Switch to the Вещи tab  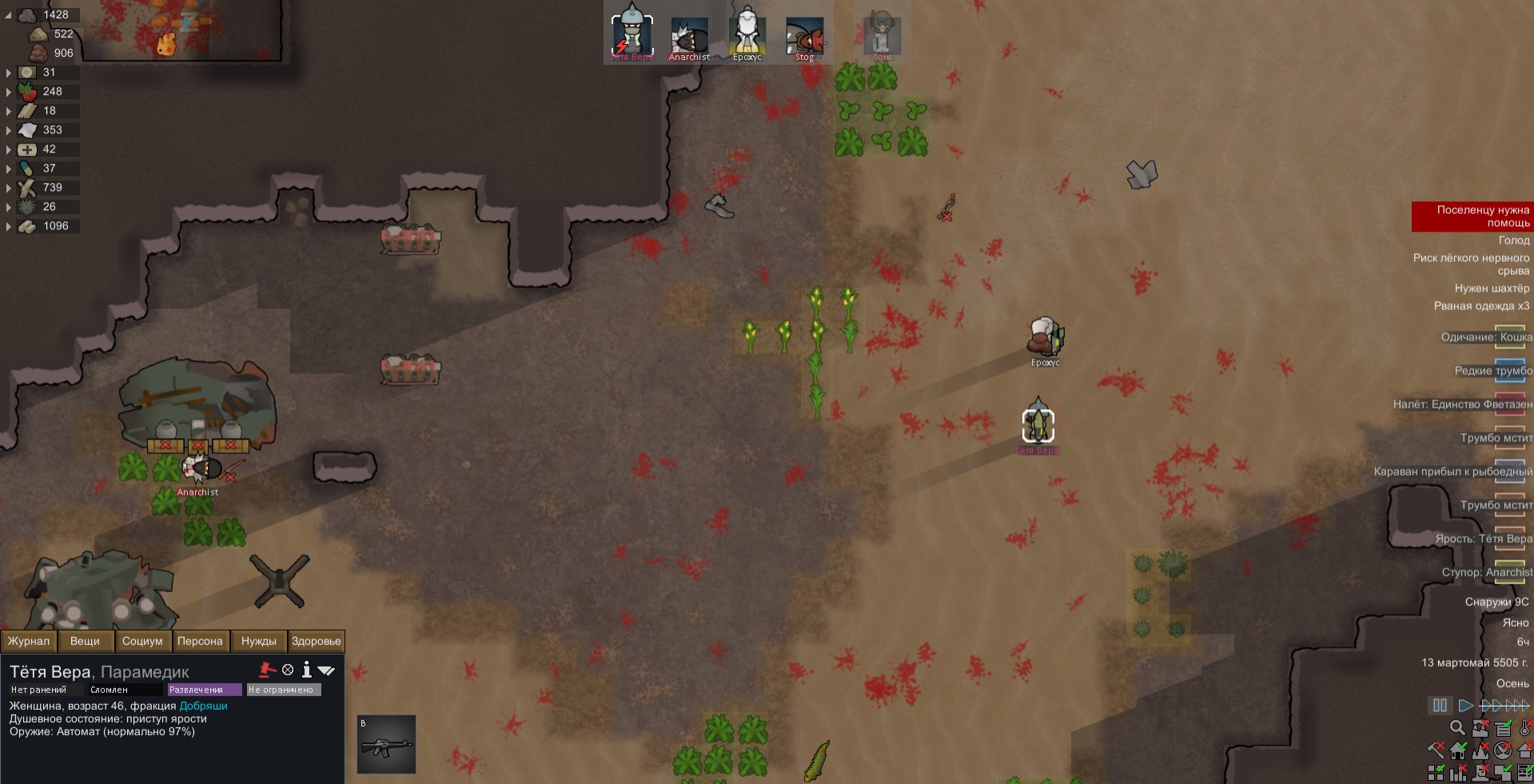click(85, 641)
